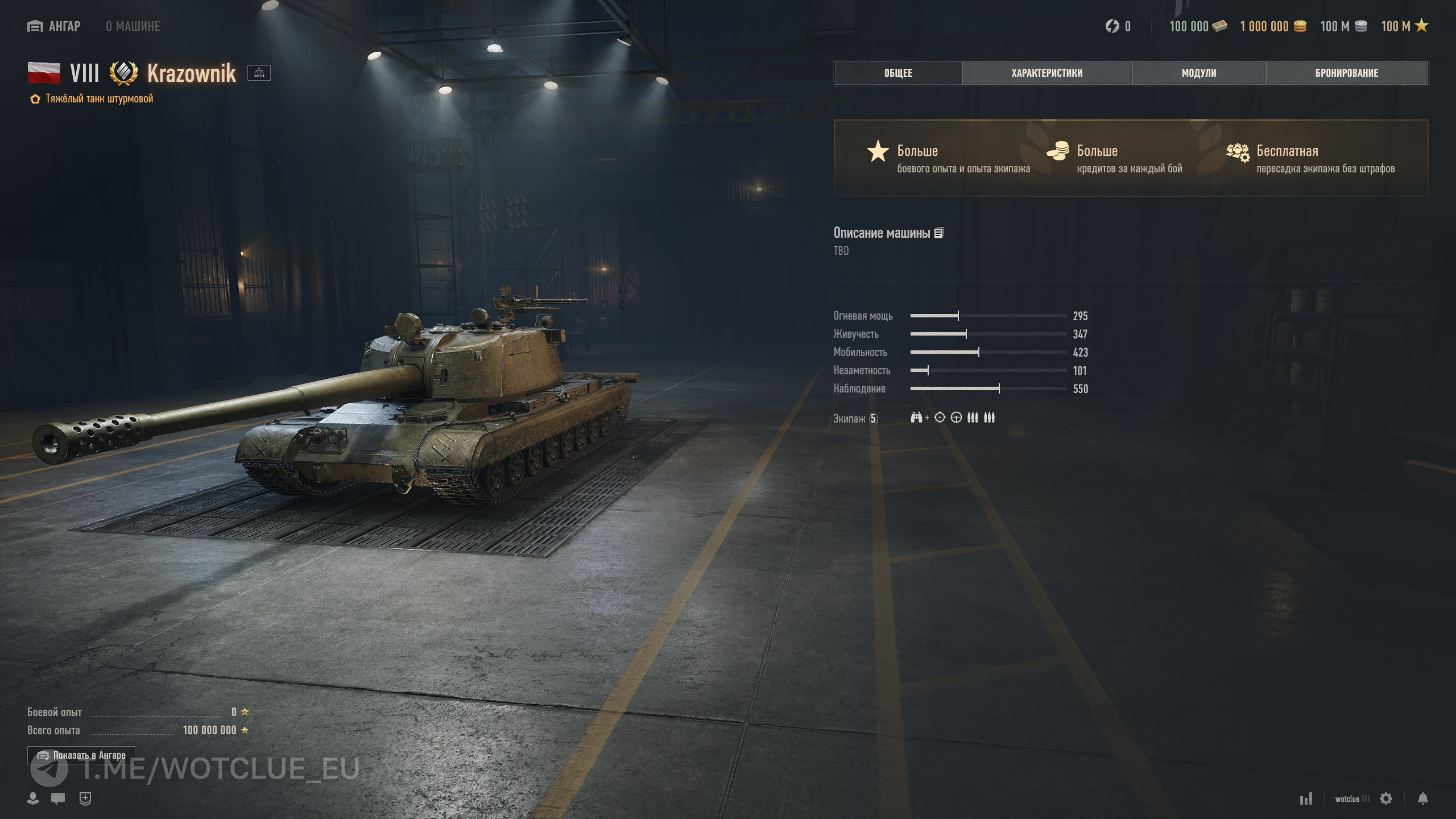Click the player profile silhouette icon
The width and height of the screenshot is (1456, 819).
(x=33, y=799)
